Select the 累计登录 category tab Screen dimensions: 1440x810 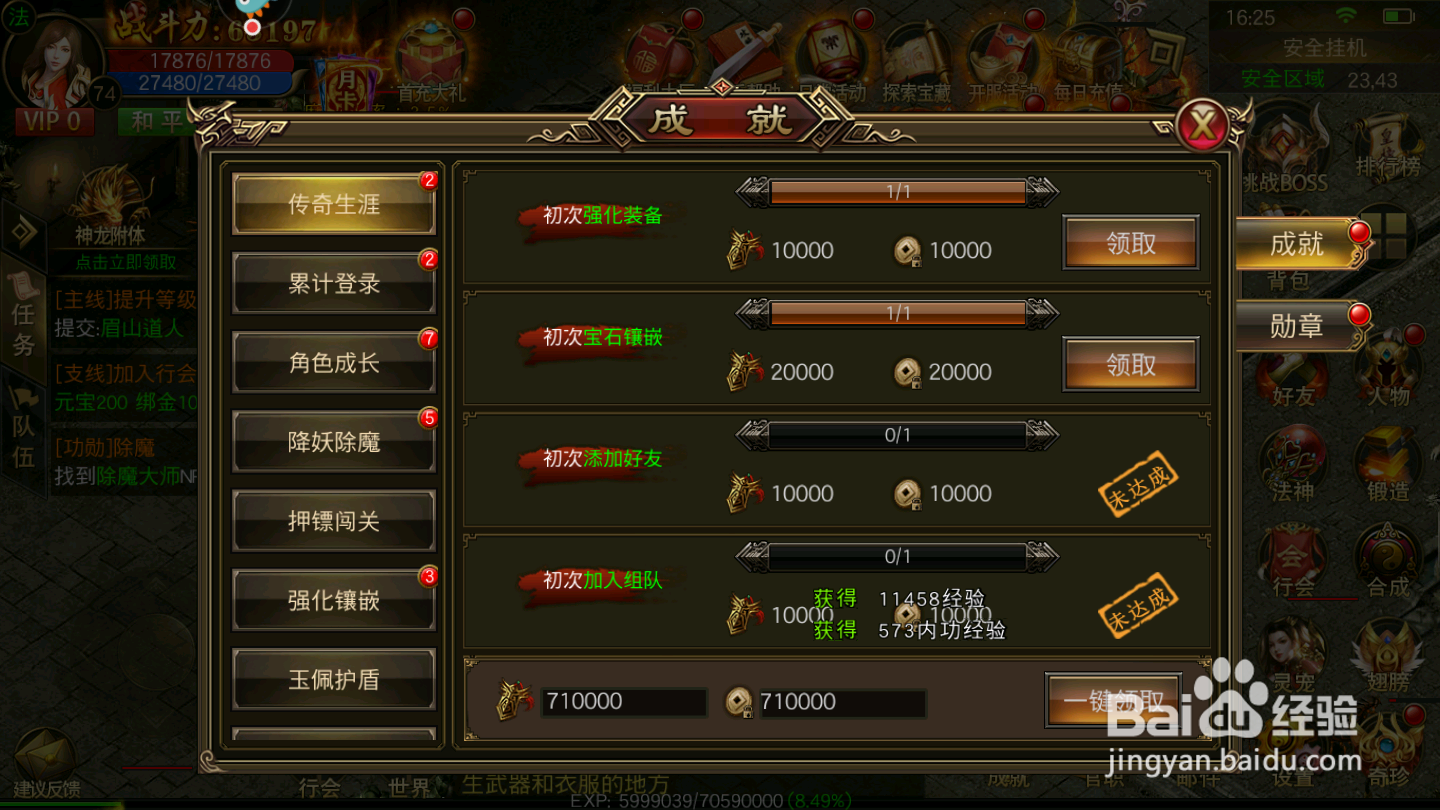click(333, 283)
